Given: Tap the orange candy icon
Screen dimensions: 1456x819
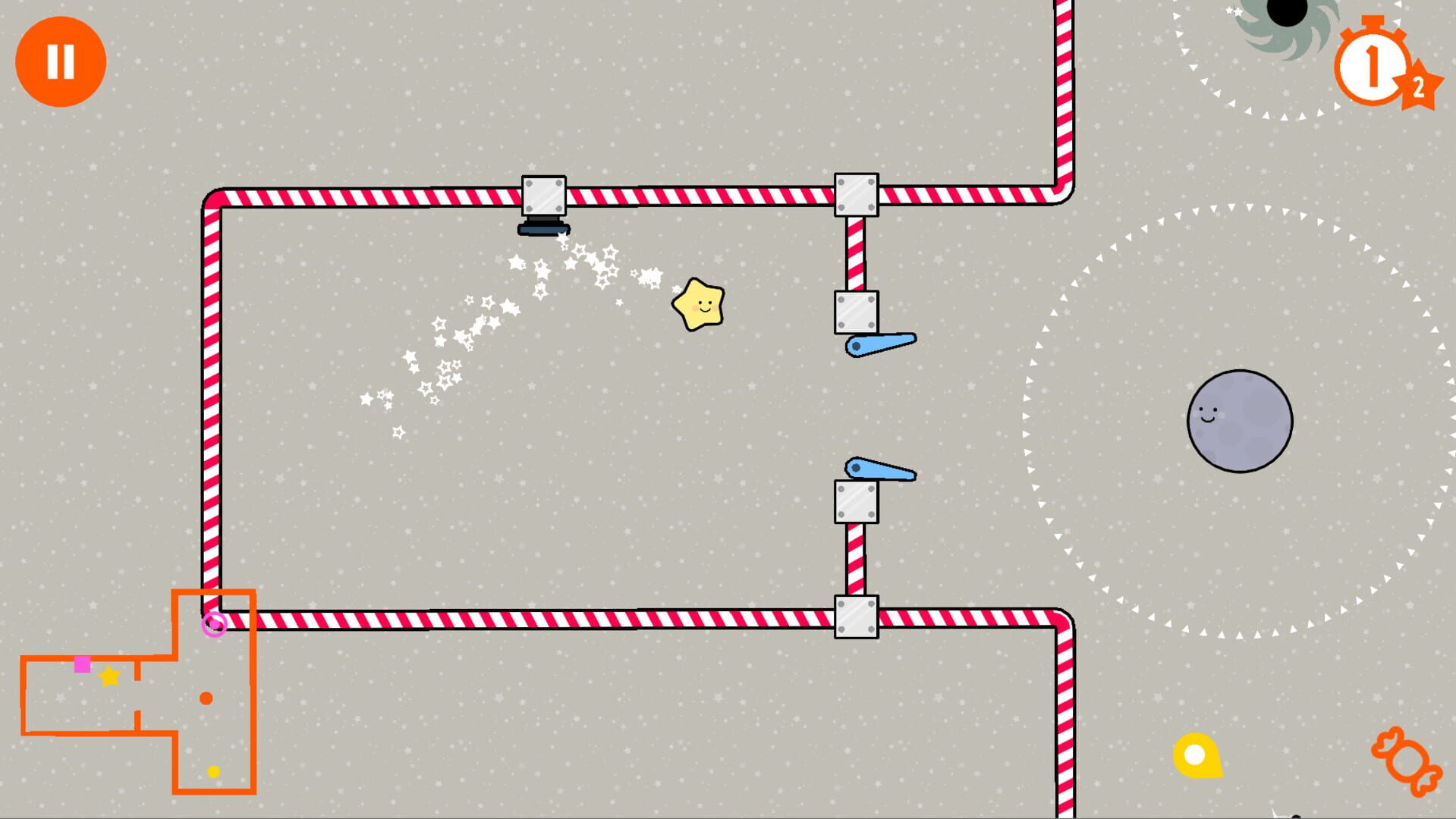Looking at the screenshot, I should tap(1406, 761).
